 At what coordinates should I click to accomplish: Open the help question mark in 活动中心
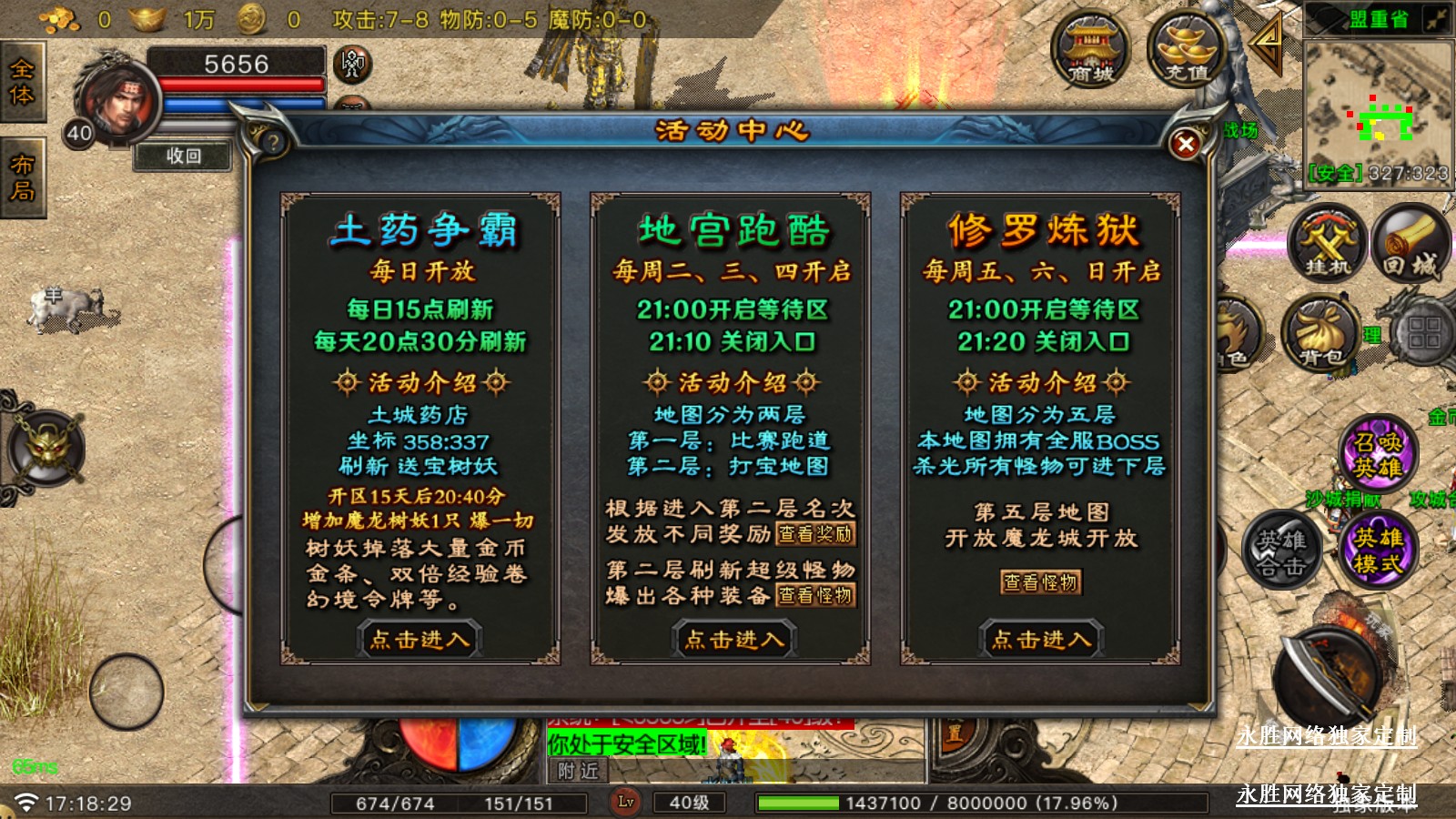(271, 143)
